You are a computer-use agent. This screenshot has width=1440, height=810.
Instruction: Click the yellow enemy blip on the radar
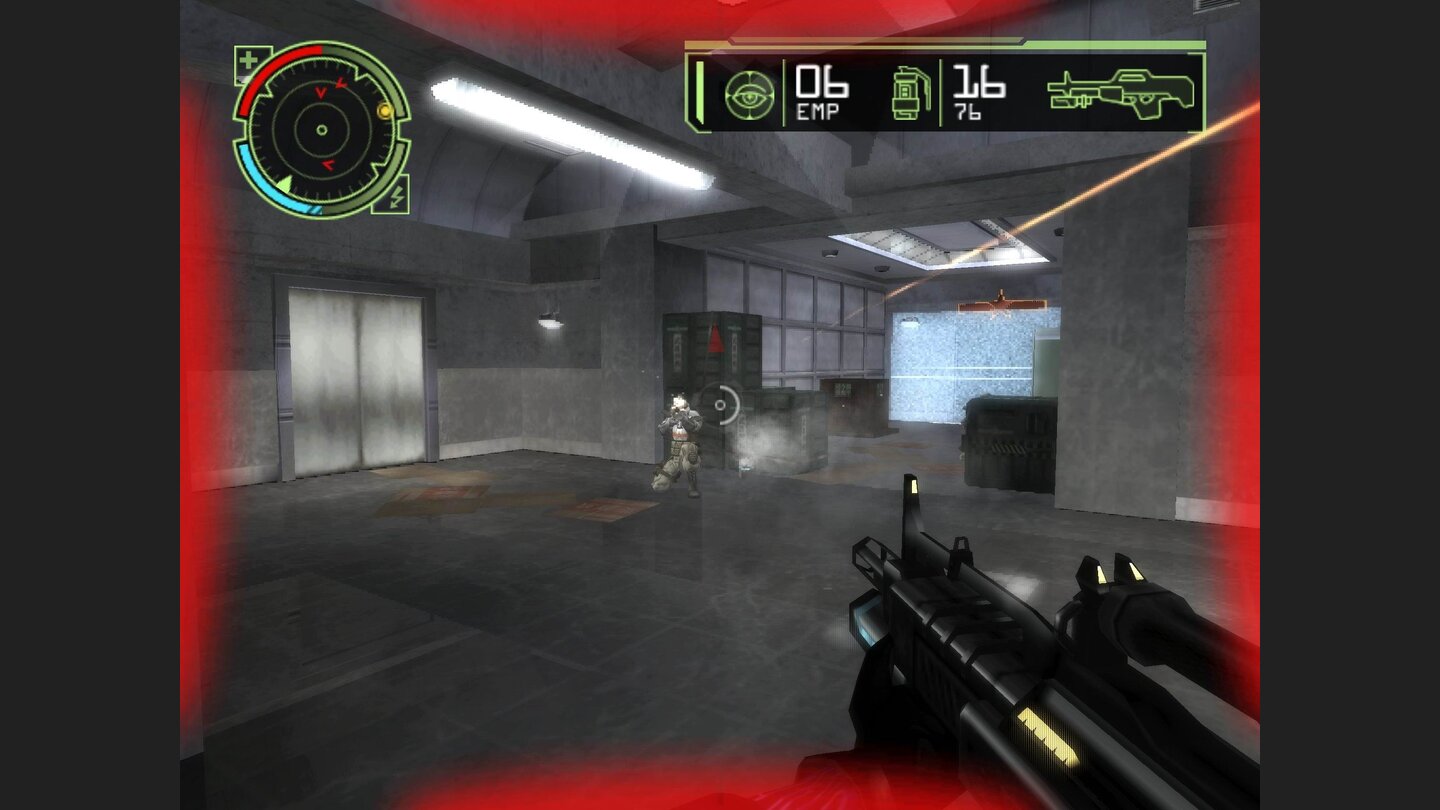point(383,113)
